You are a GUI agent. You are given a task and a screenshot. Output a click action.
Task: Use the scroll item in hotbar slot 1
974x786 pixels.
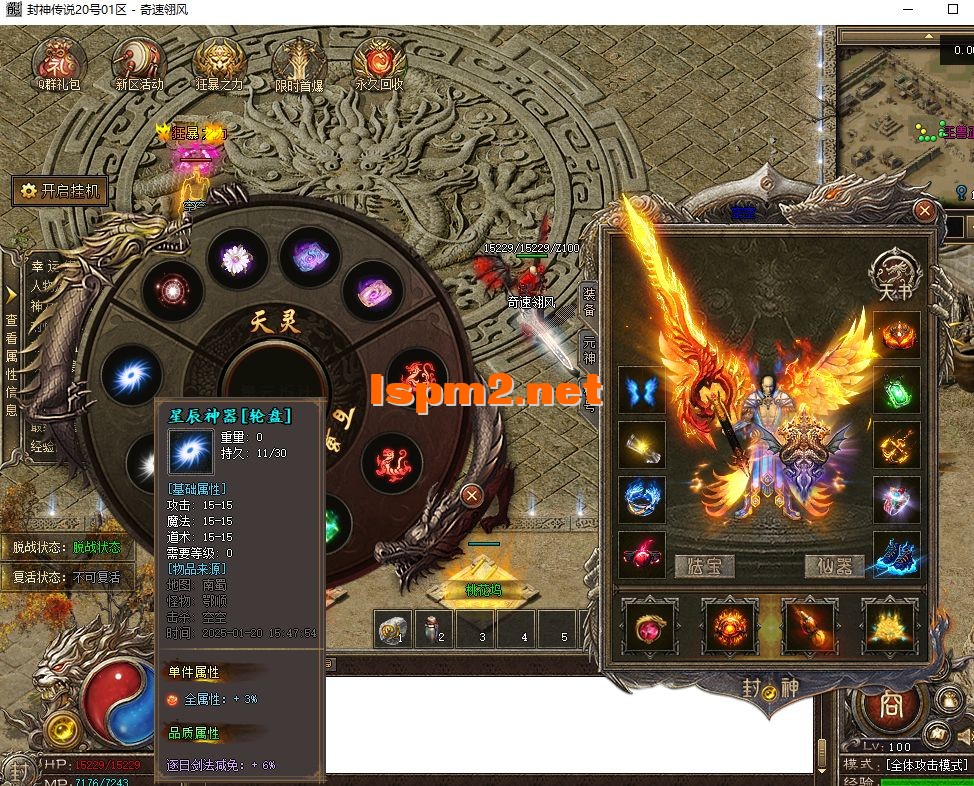[393, 630]
